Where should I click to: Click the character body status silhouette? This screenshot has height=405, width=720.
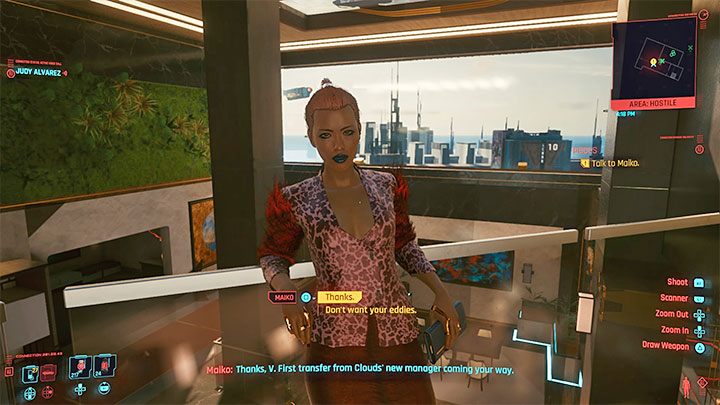click(x=685, y=385)
